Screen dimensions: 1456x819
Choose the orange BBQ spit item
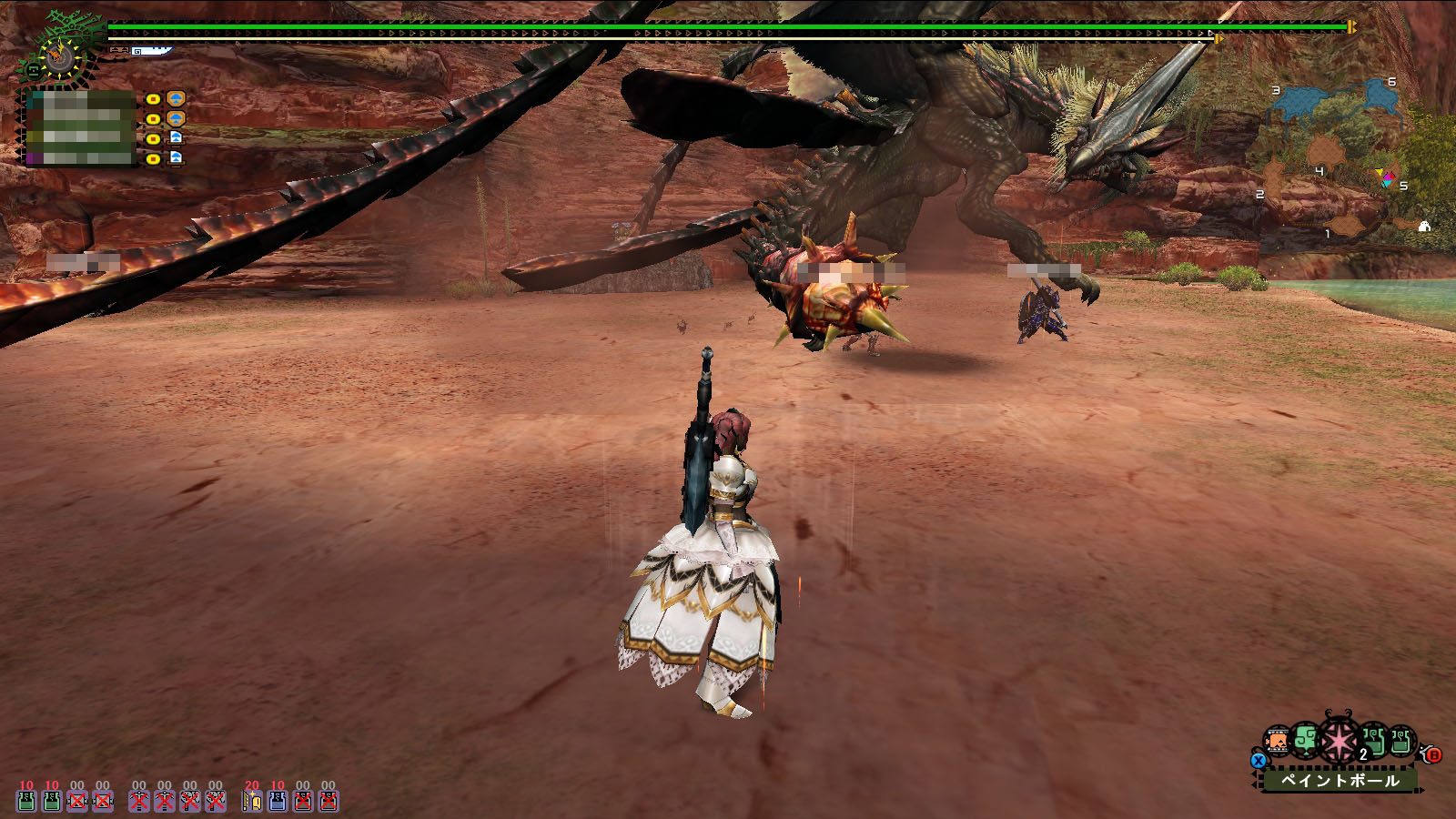coord(1279,742)
